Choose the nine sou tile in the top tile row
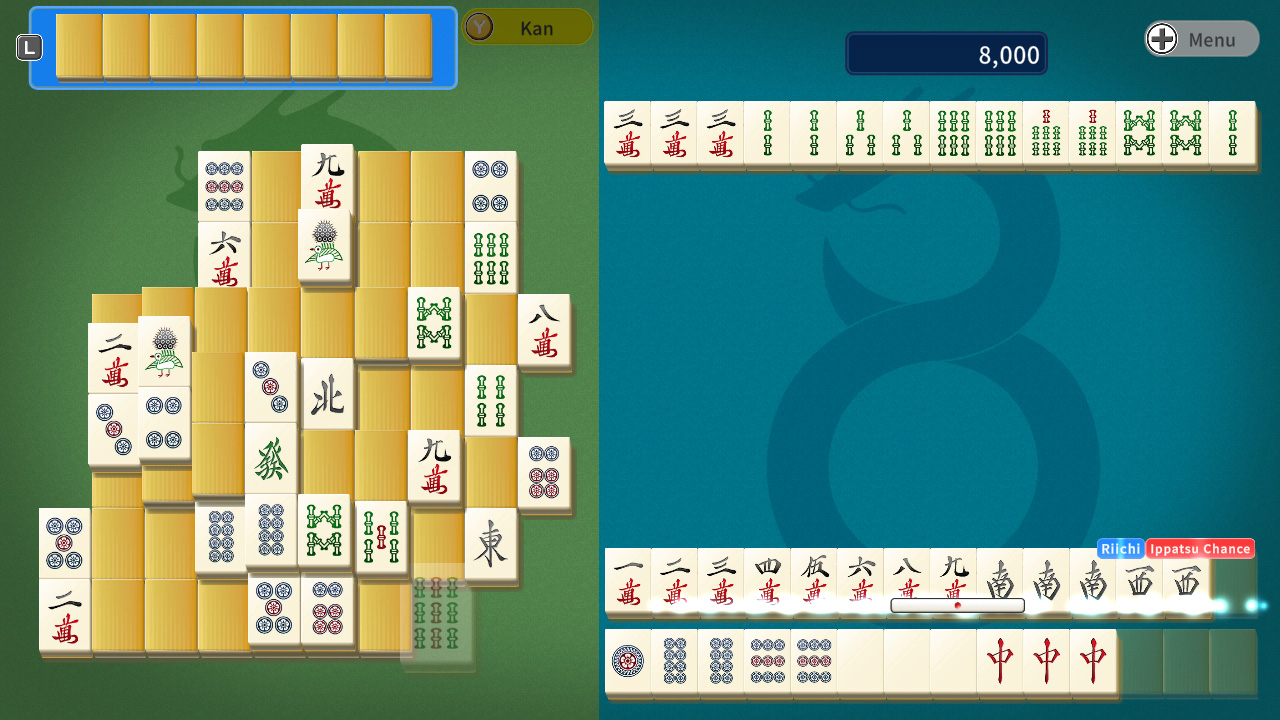The image size is (1280, 720). 1045,131
